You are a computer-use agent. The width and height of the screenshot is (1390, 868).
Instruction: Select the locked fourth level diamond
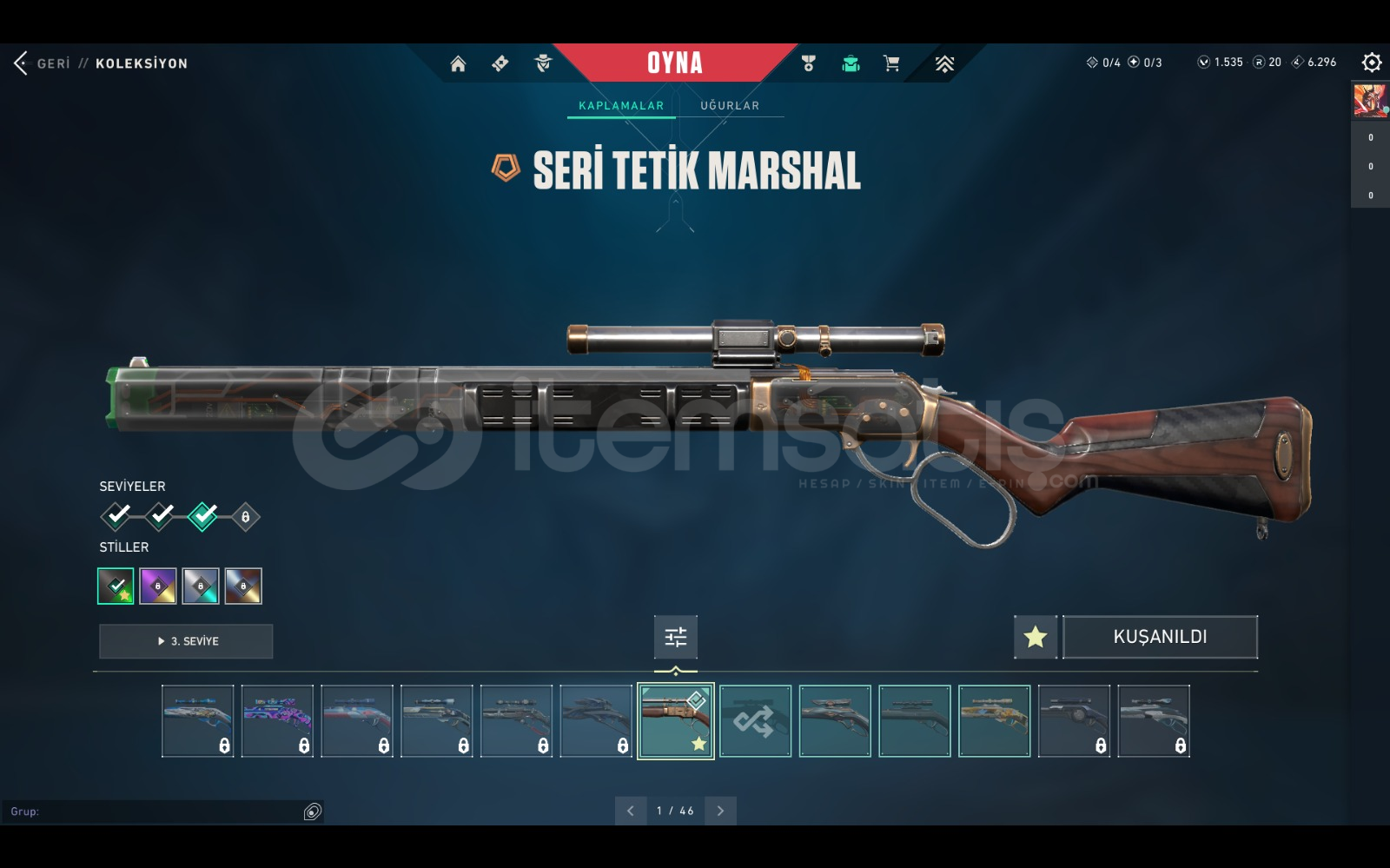246,517
